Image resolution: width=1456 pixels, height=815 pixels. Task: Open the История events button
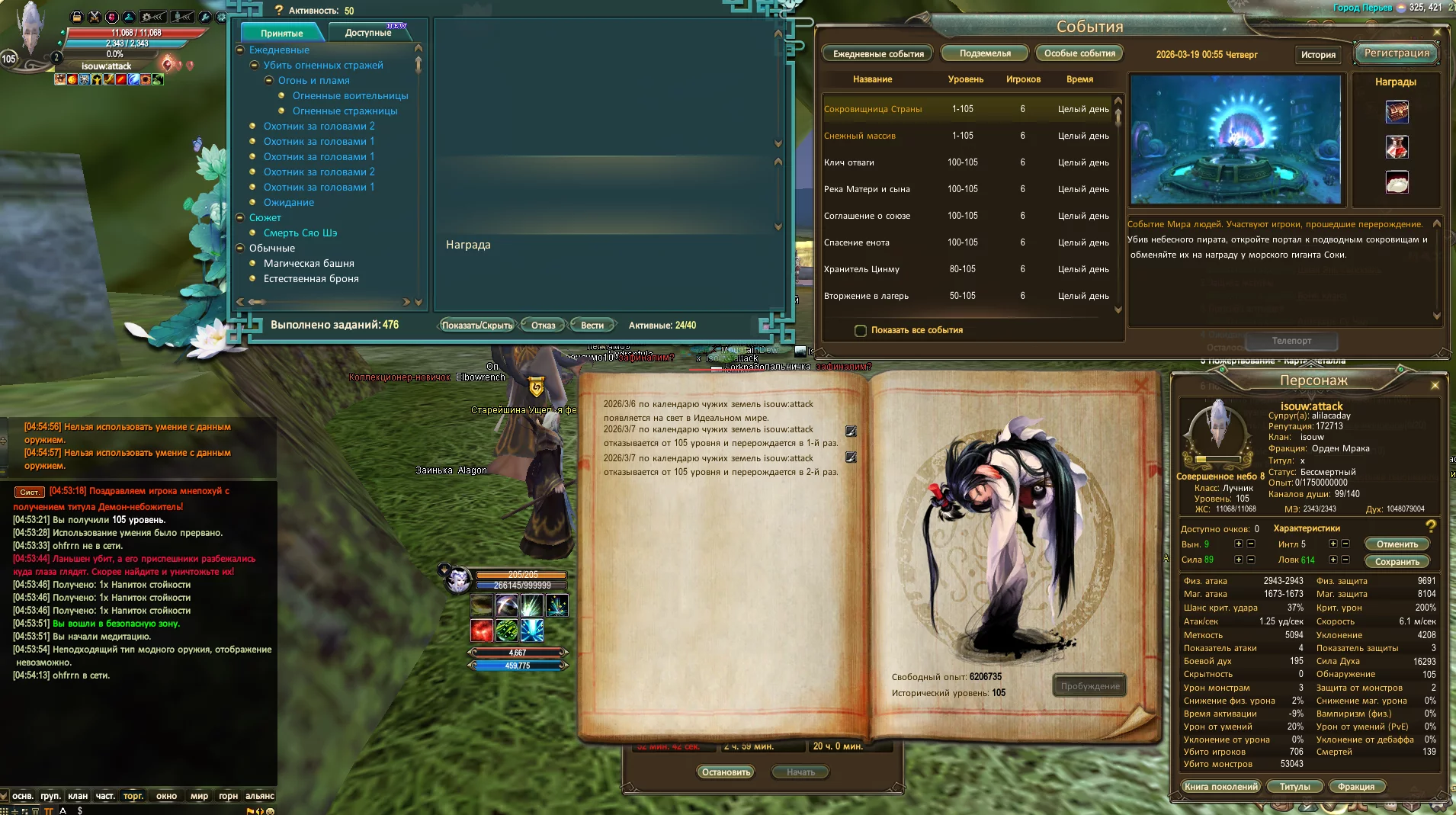point(1318,55)
